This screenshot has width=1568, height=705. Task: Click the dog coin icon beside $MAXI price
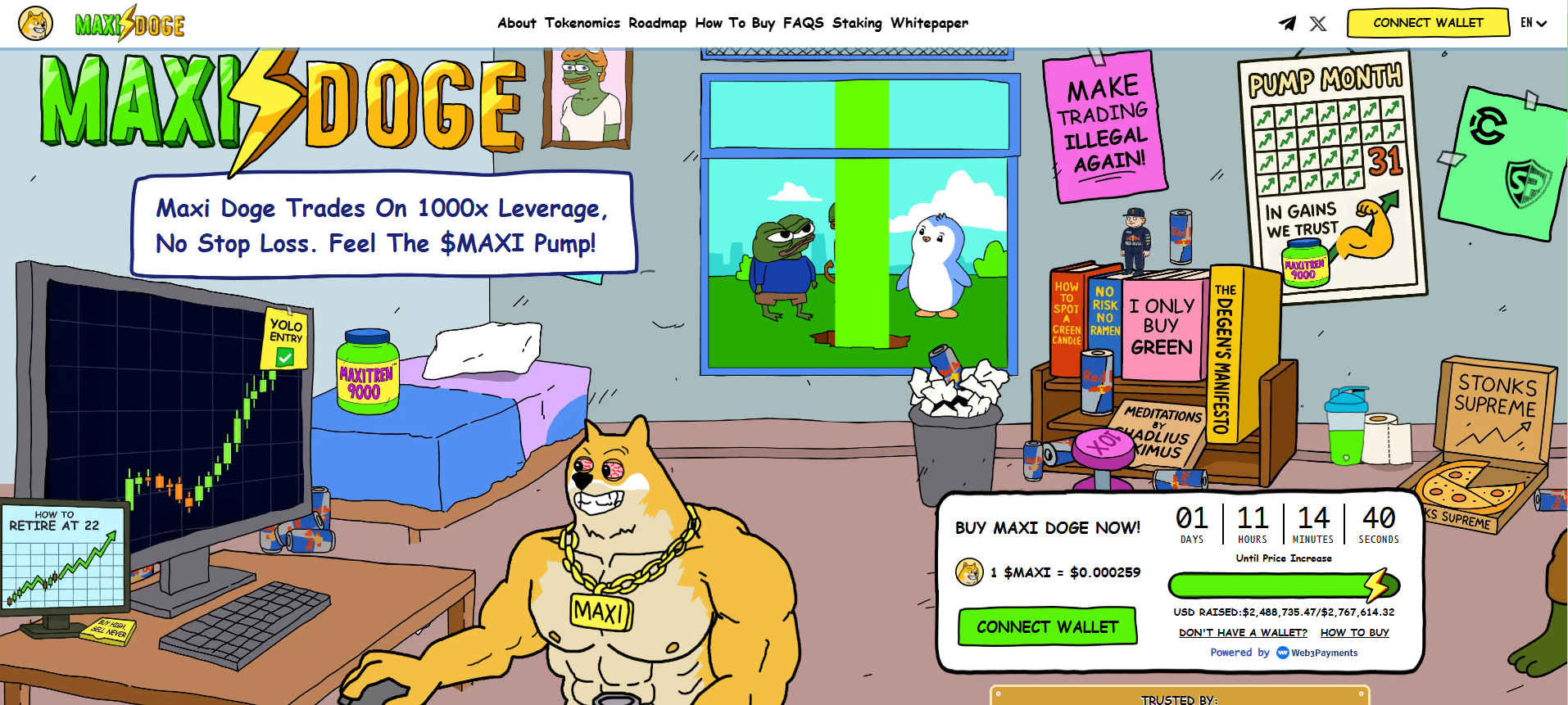pyautogui.click(x=970, y=572)
